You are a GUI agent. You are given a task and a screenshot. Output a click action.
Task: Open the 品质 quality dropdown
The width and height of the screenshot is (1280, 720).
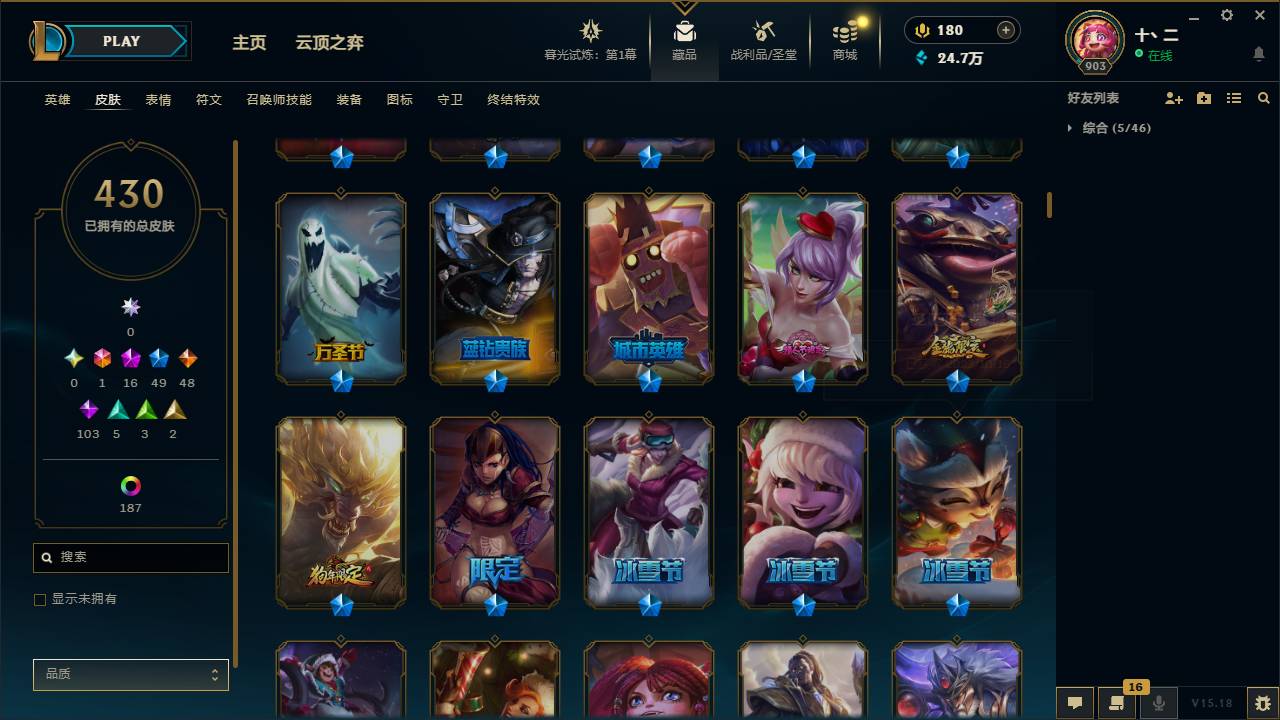[x=130, y=674]
